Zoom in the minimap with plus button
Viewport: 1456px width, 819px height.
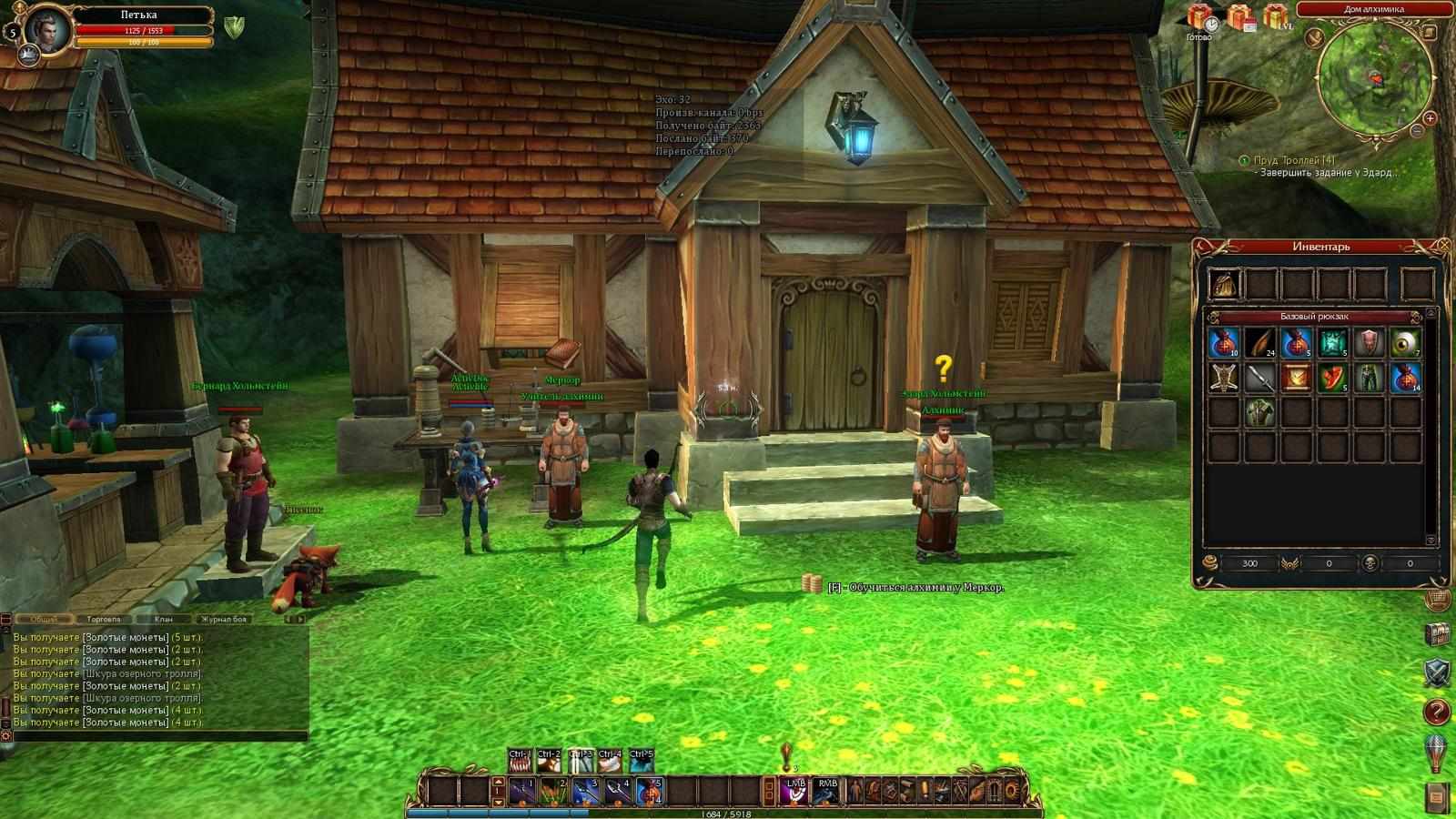(x=1430, y=118)
